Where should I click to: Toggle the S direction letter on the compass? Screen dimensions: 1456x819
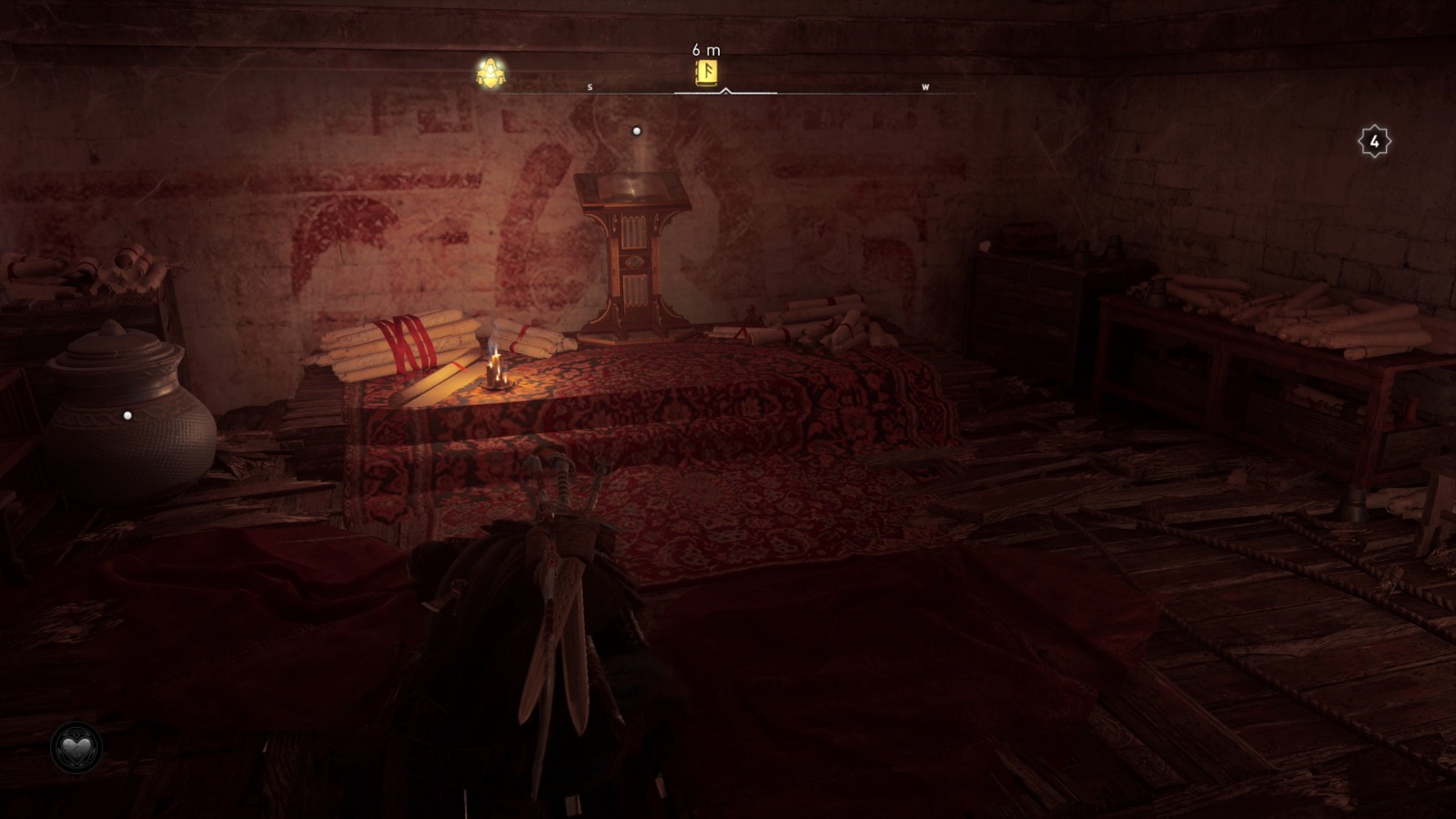[x=589, y=87]
